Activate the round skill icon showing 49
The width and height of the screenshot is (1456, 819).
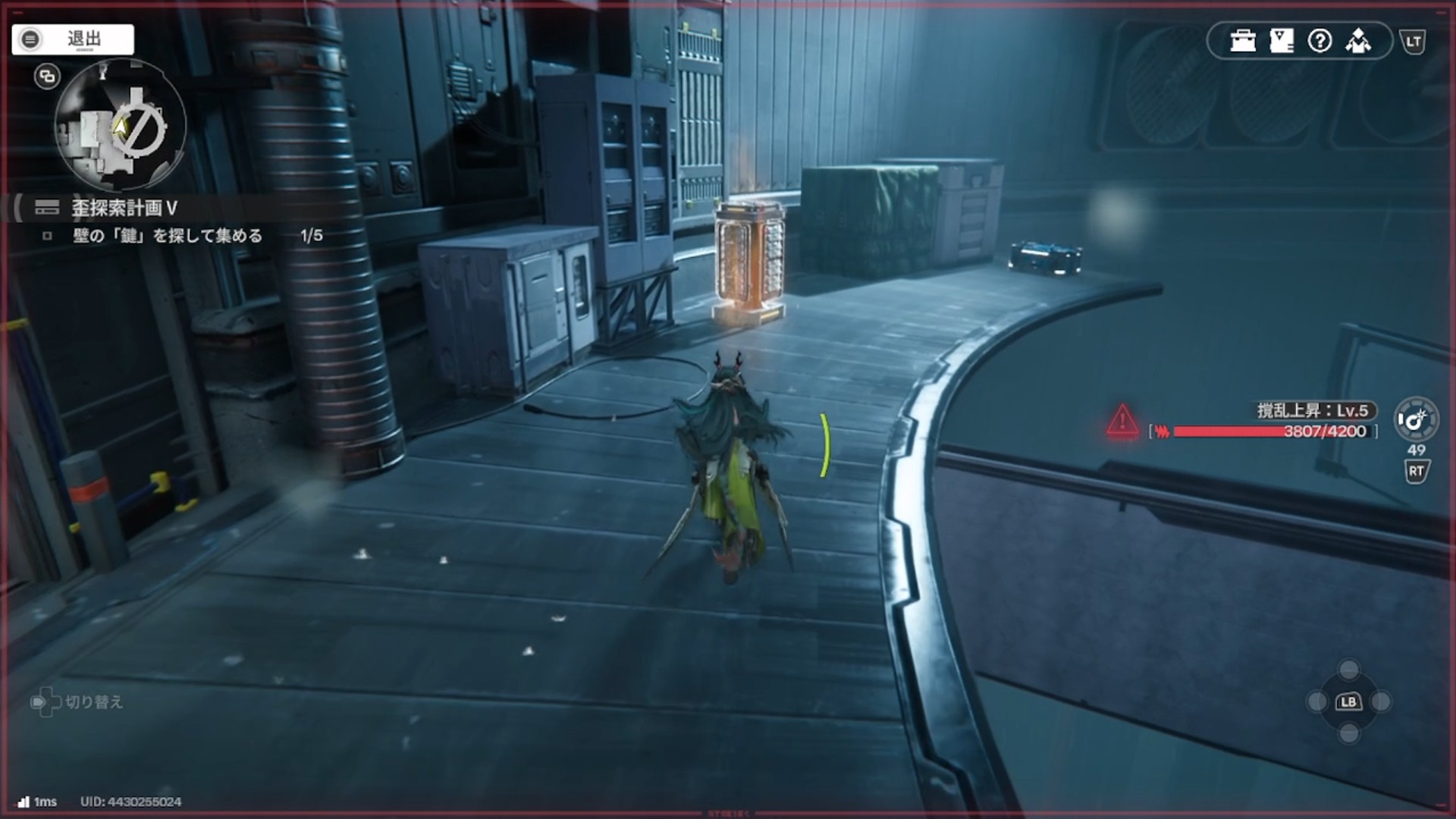point(1415,419)
